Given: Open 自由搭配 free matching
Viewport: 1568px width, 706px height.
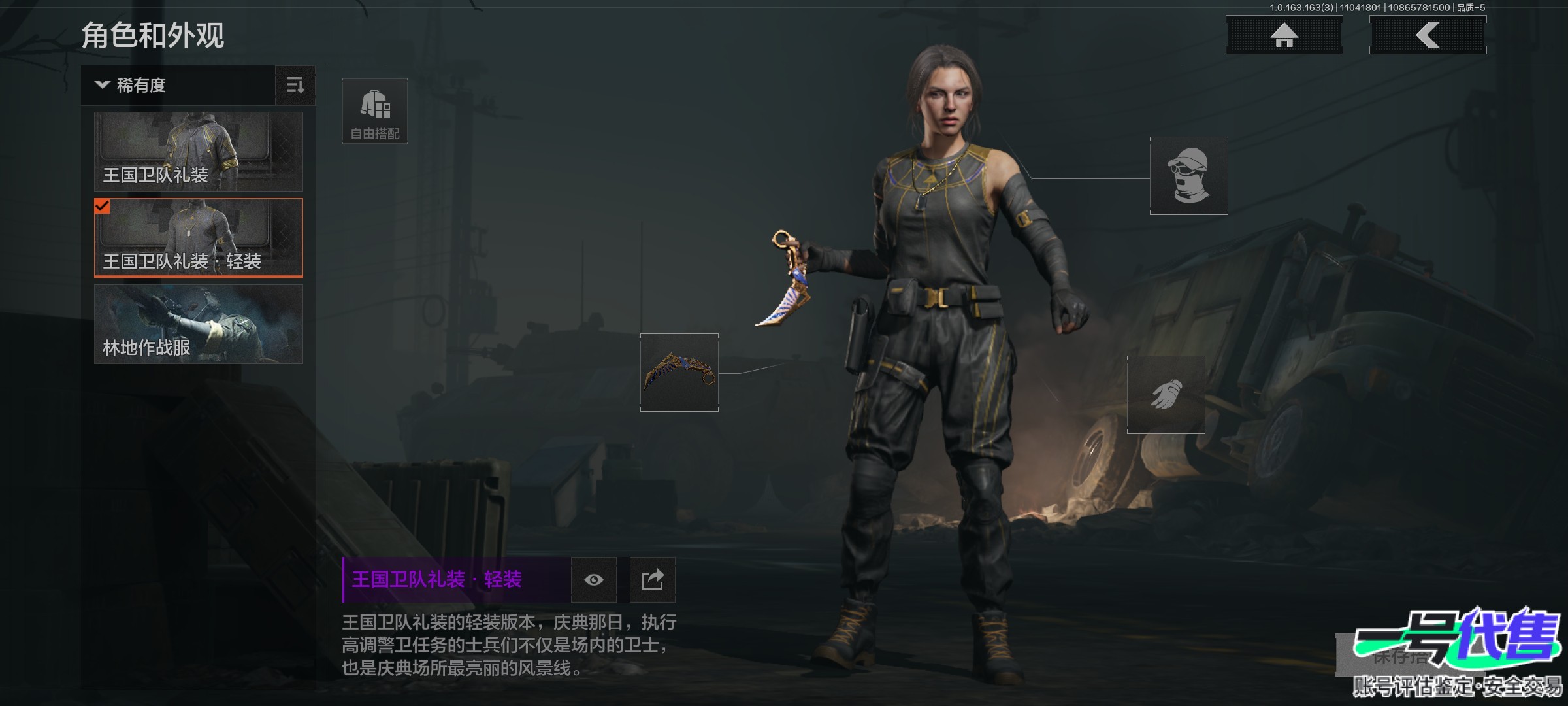Looking at the screenshot, I should (375, 111).
